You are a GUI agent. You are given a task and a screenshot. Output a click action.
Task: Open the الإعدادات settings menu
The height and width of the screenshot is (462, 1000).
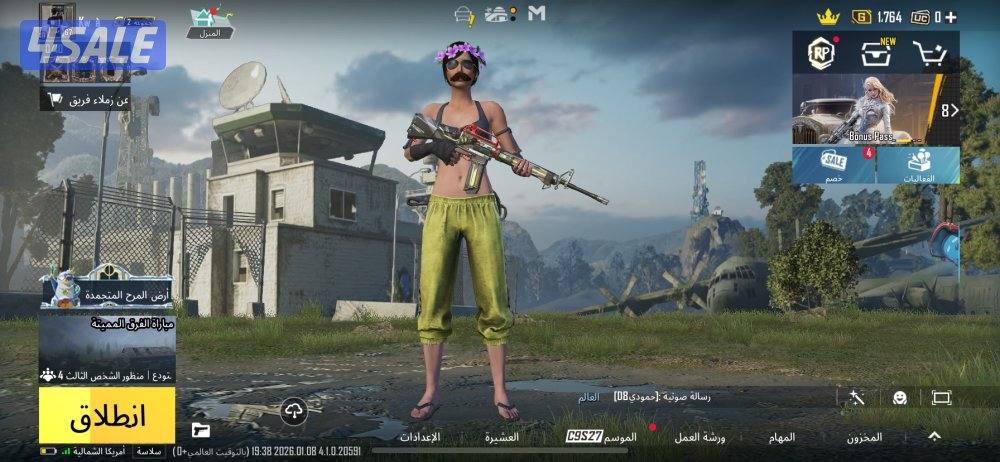tap(420, 437)
